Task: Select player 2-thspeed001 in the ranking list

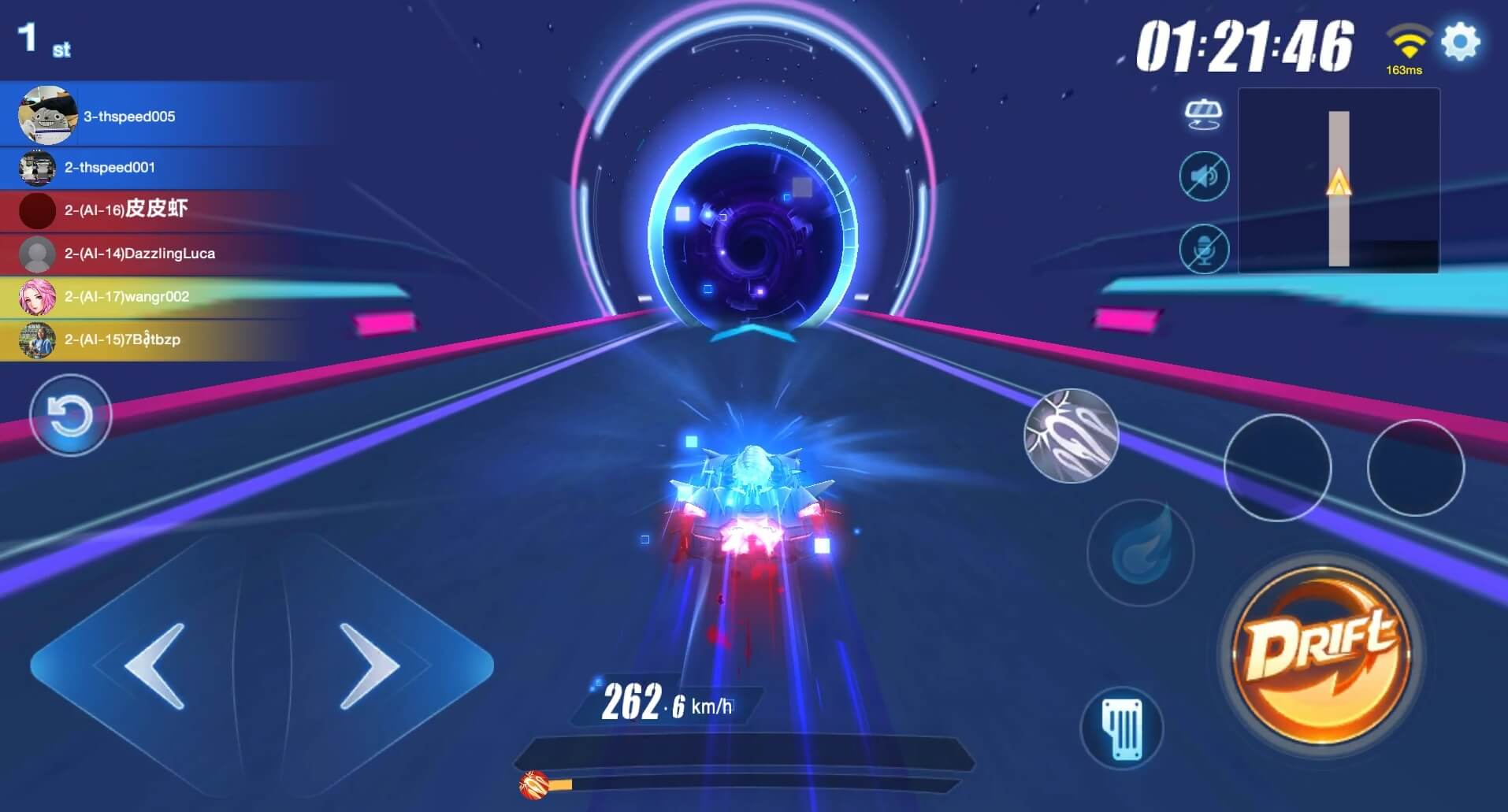Action: pos(110,168)
